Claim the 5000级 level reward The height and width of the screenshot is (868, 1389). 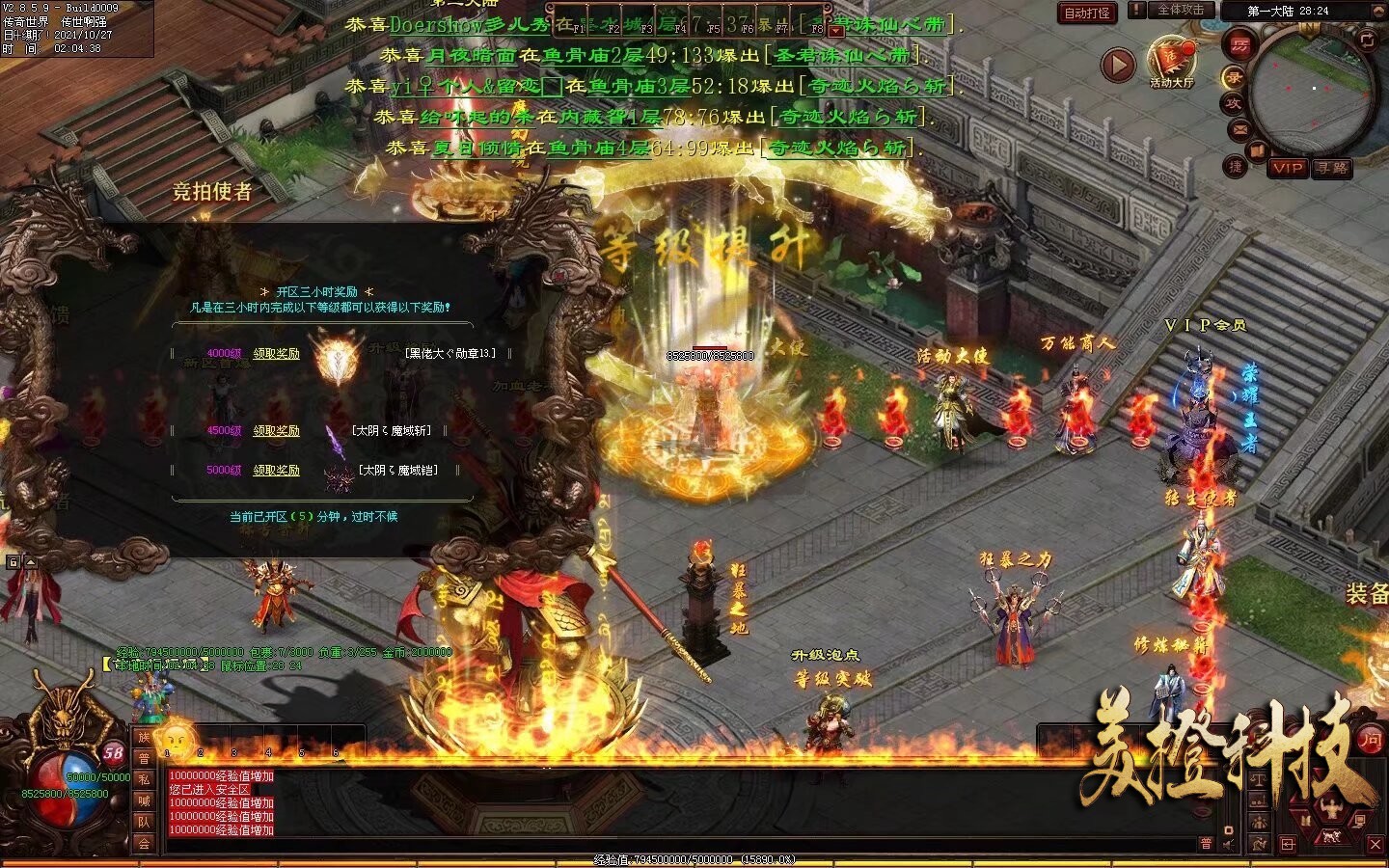pyautogui.click(x=276, y=471)
